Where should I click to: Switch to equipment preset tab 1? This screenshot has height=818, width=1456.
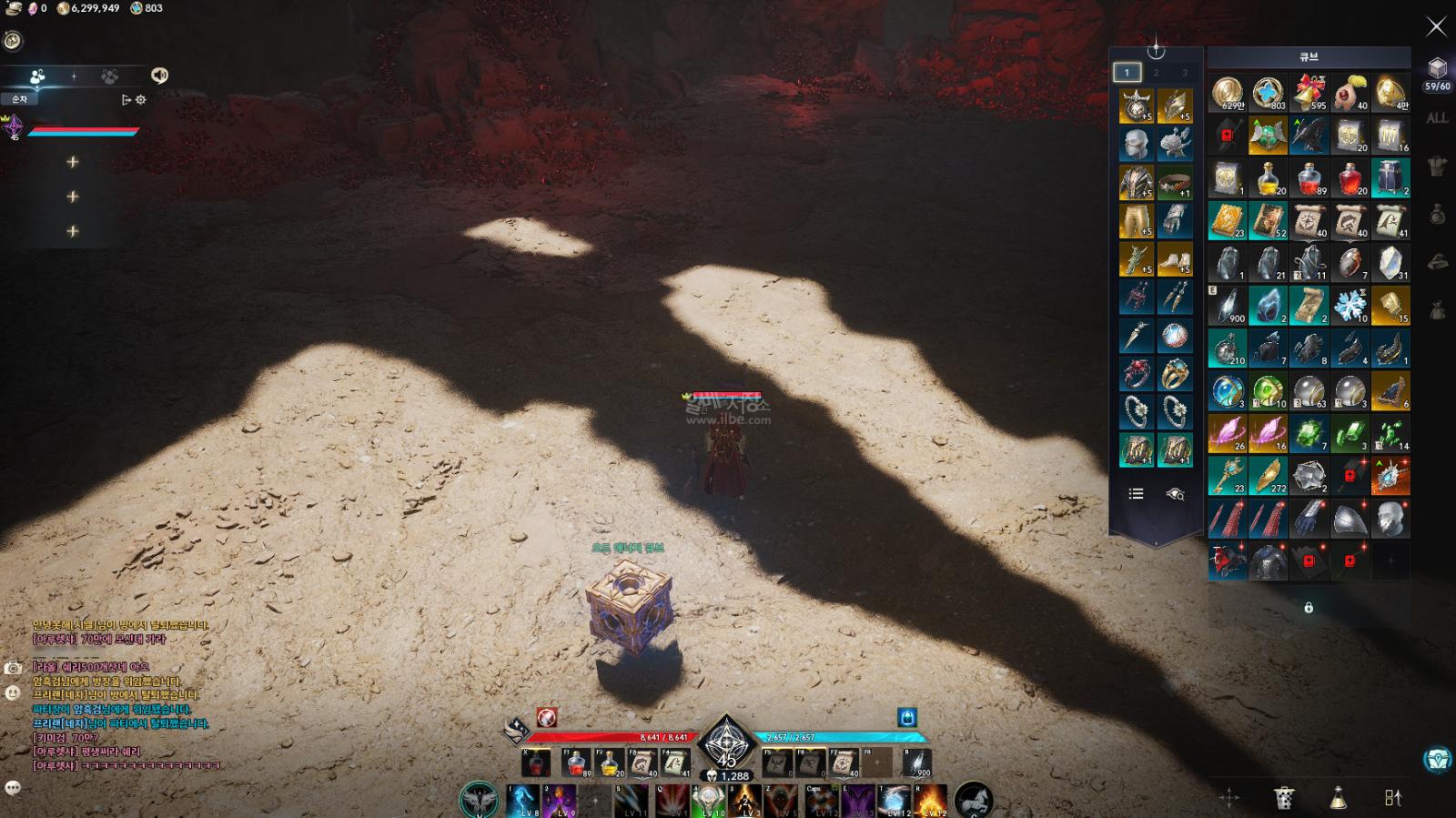click(1127, 73)
